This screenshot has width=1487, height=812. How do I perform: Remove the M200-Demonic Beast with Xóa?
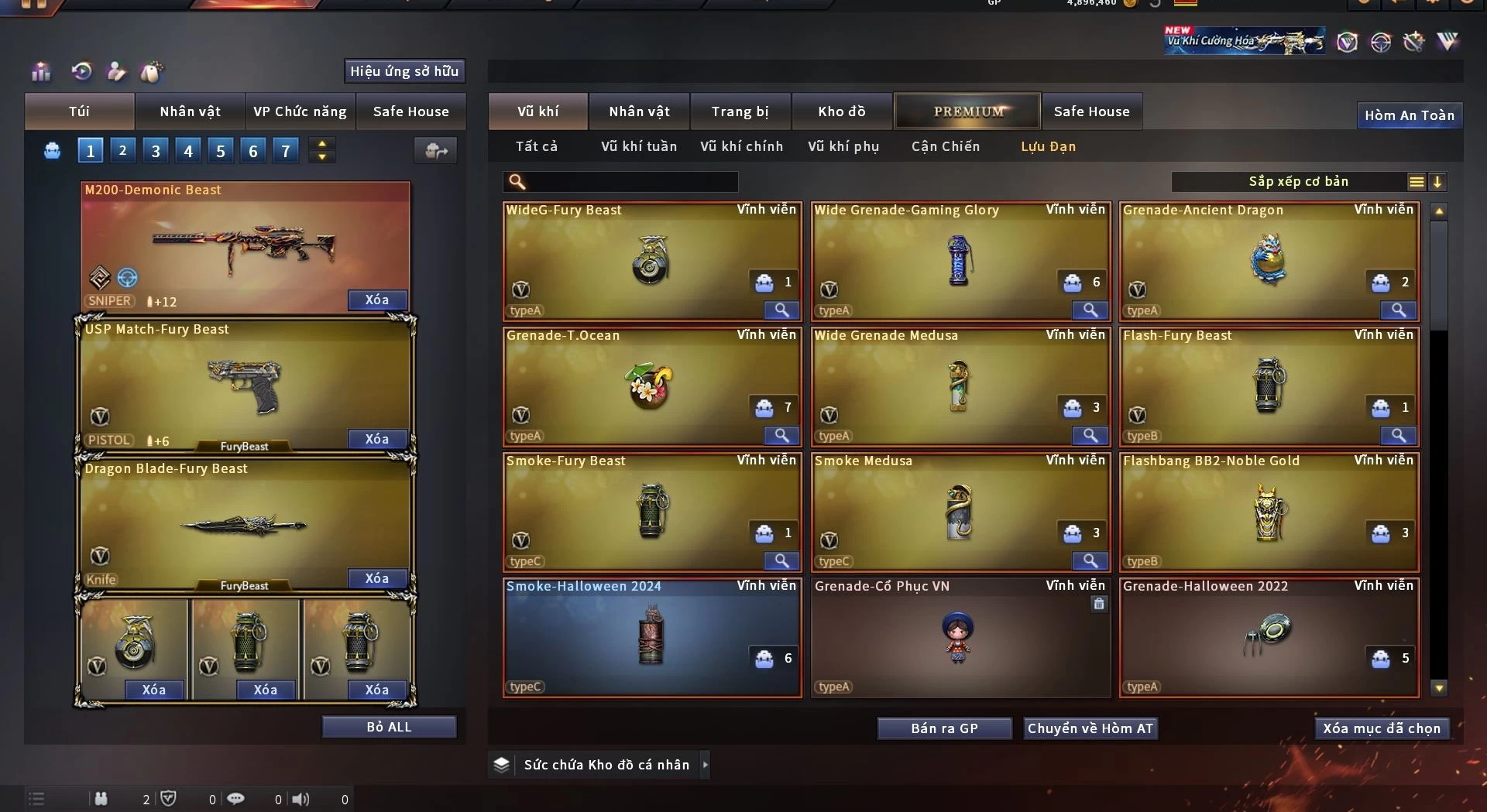(x=376, y=300)
